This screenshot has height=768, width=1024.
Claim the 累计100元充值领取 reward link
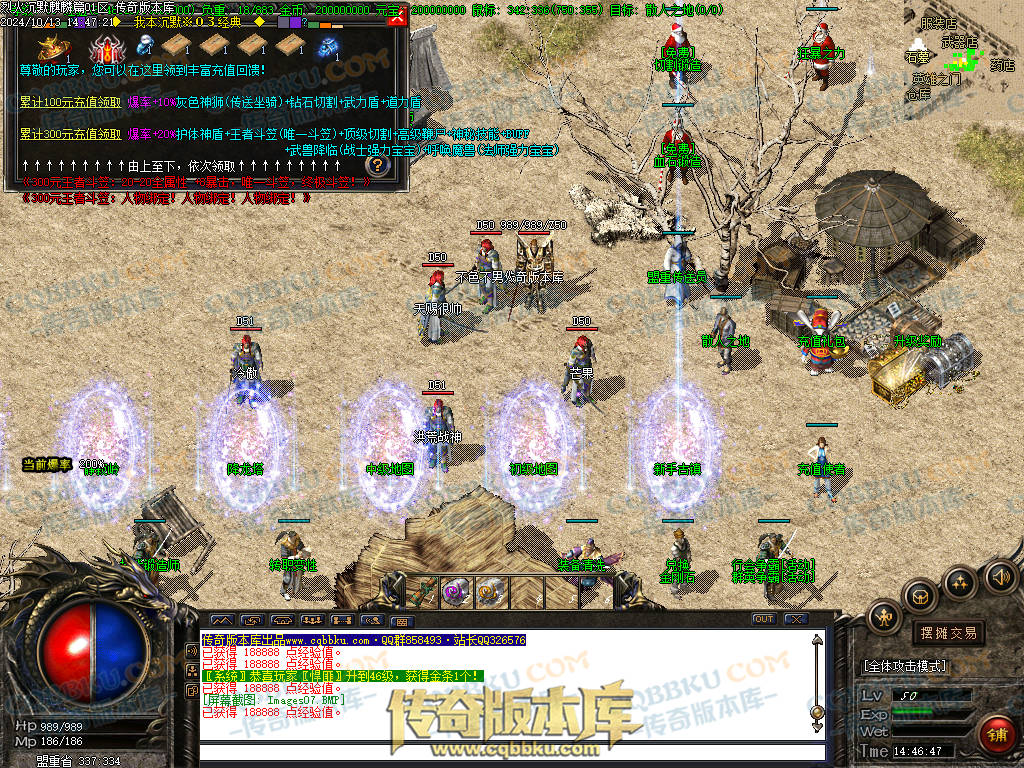coord(69,102)
